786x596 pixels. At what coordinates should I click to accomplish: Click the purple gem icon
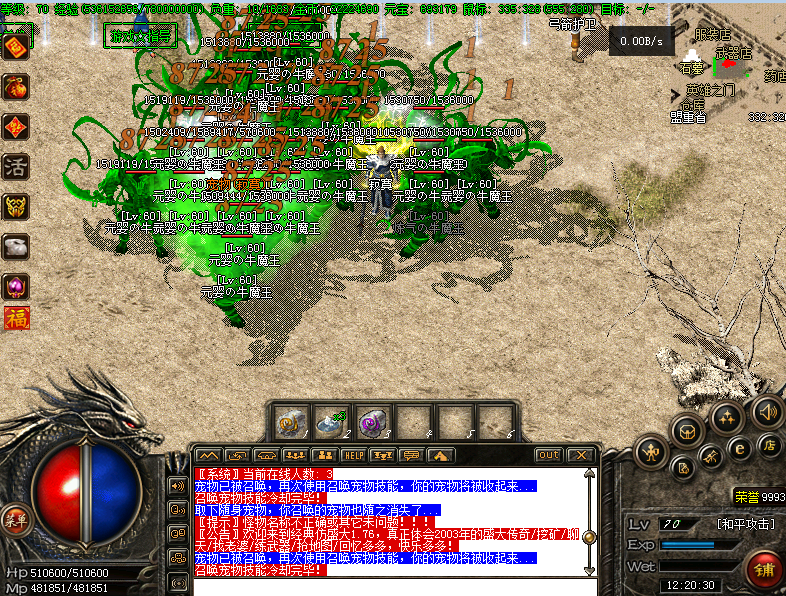(16, 287)
